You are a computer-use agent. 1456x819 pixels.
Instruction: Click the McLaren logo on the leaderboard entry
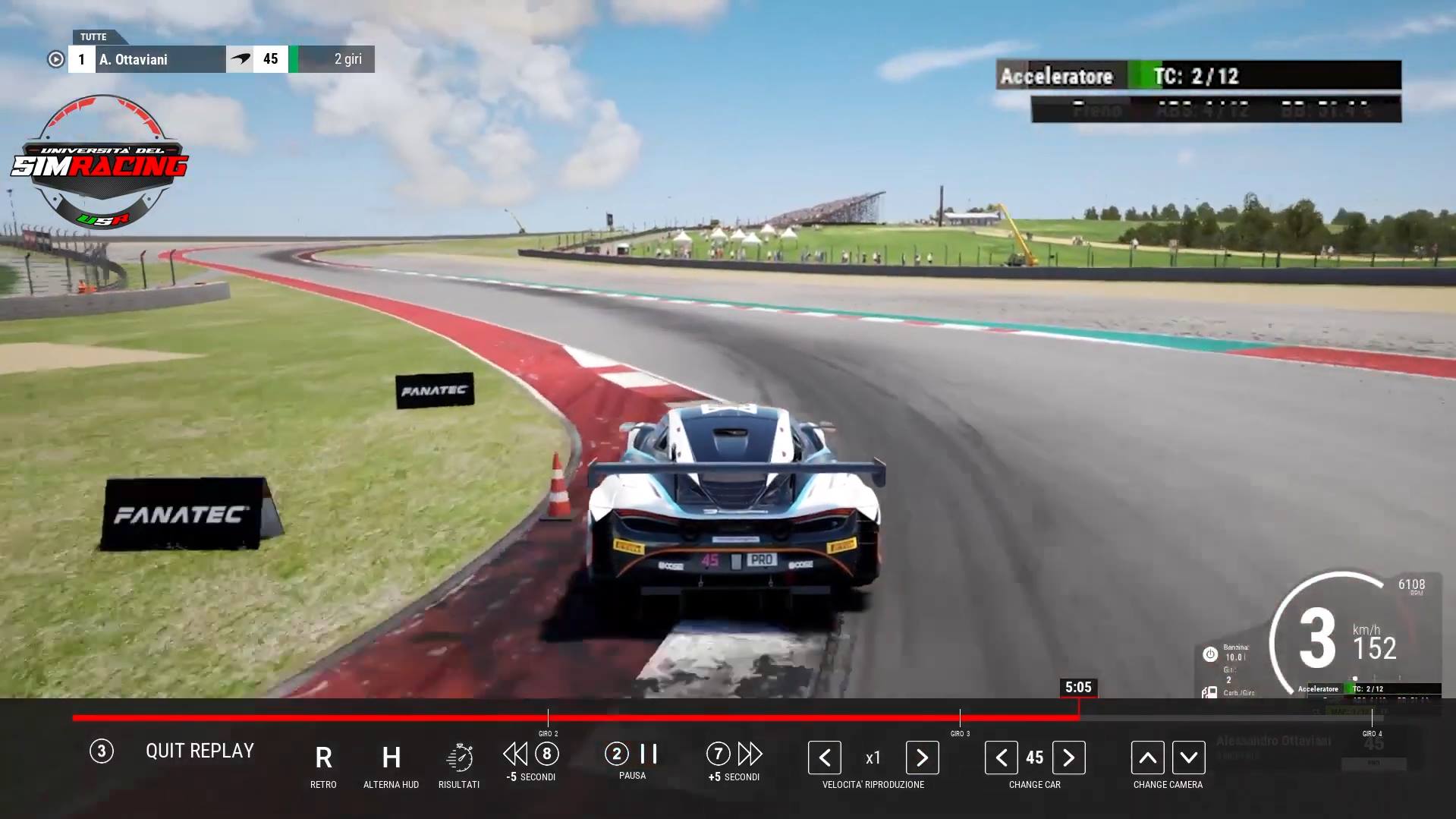point(241,59)
